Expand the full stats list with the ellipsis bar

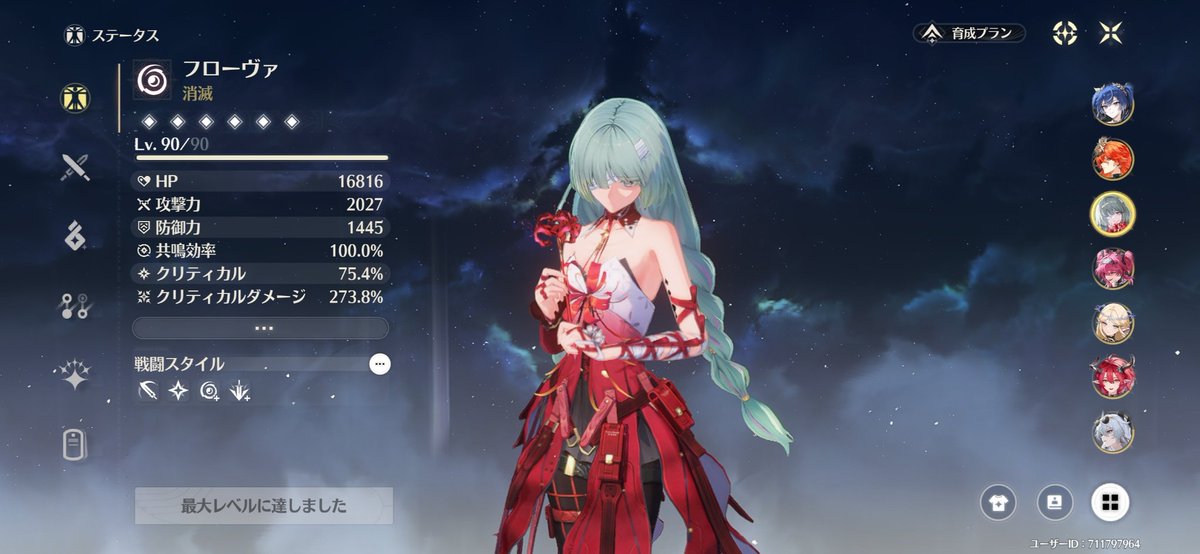point(260,328)
